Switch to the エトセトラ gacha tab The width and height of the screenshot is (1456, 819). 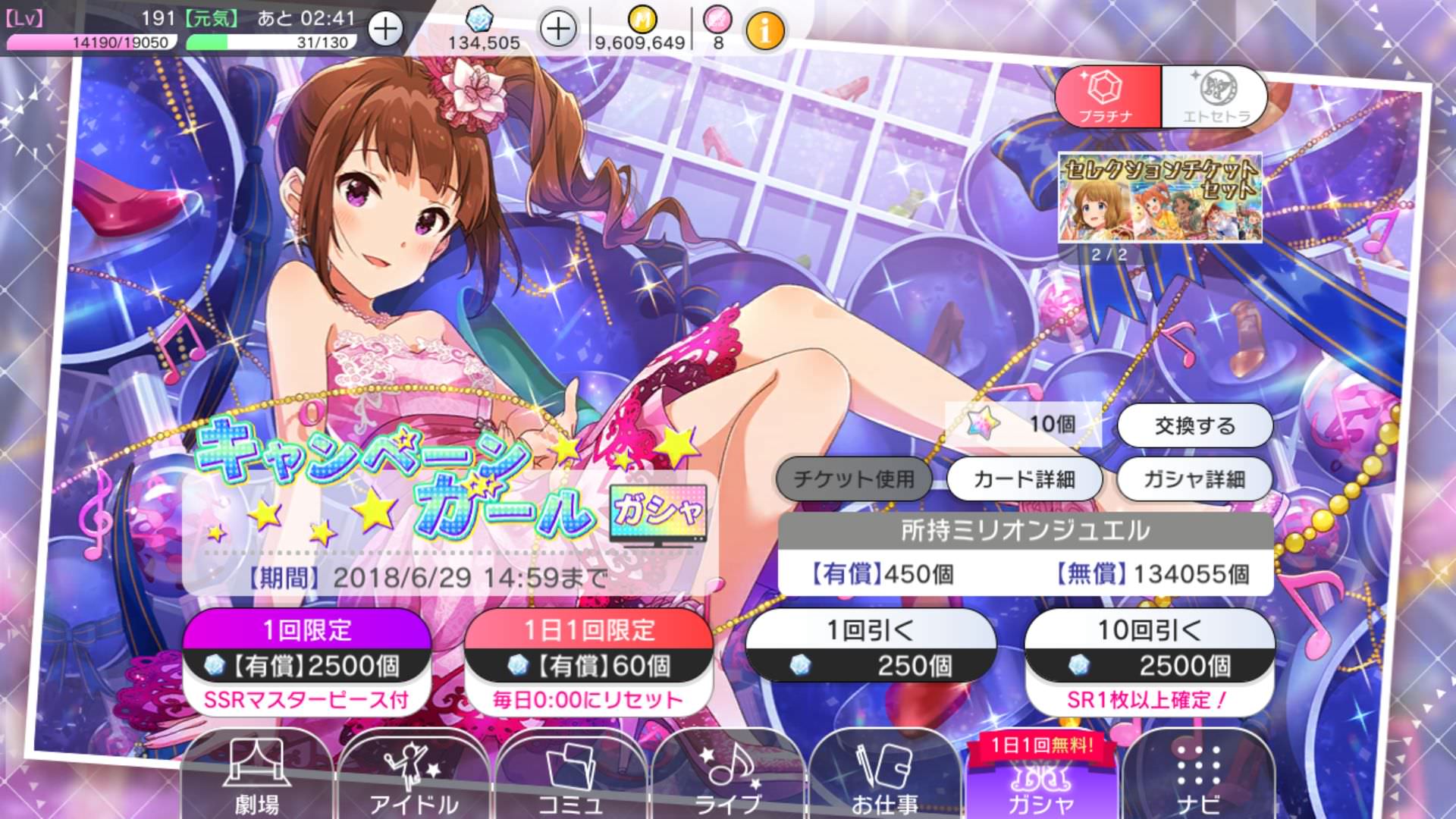(1215, 97)
